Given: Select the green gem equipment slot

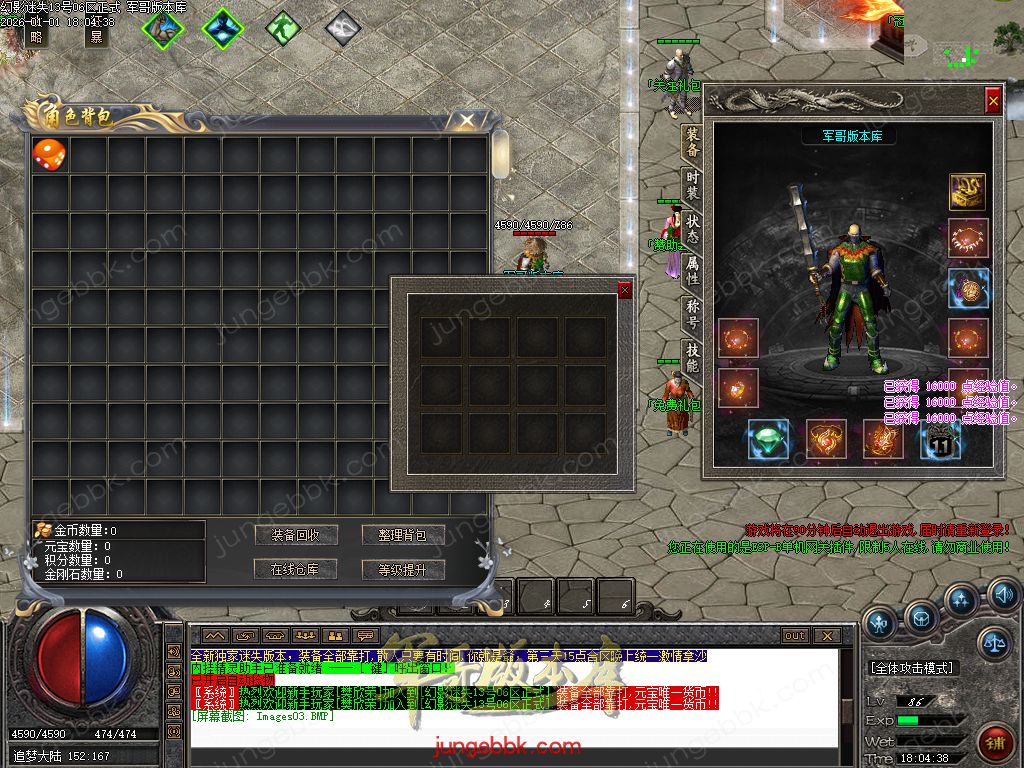Looking at the screenshot, I should (x=768, y=439).
